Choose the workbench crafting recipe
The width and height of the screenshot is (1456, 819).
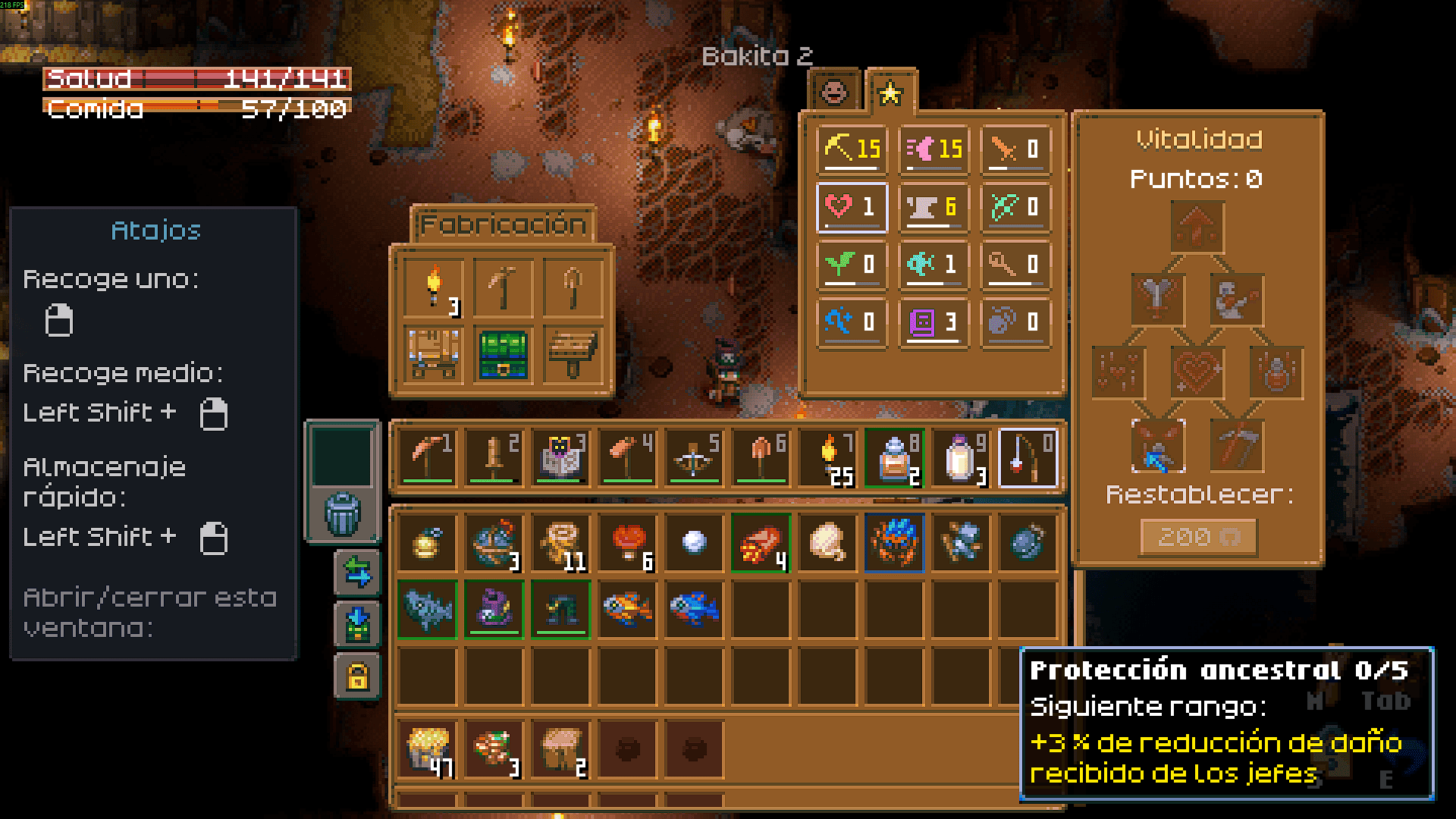[434, 355]
